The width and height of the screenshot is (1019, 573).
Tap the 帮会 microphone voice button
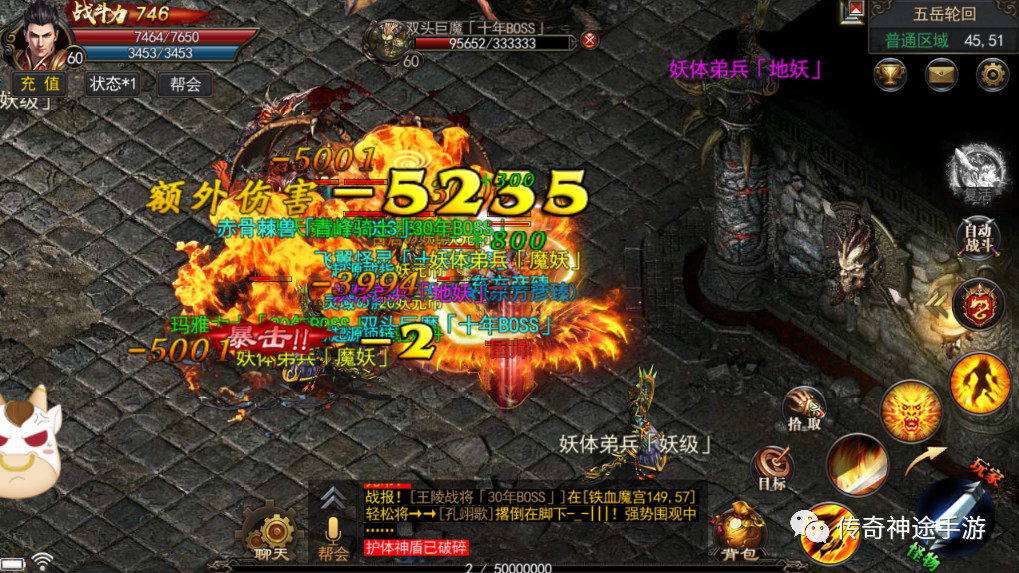point(333,535)
